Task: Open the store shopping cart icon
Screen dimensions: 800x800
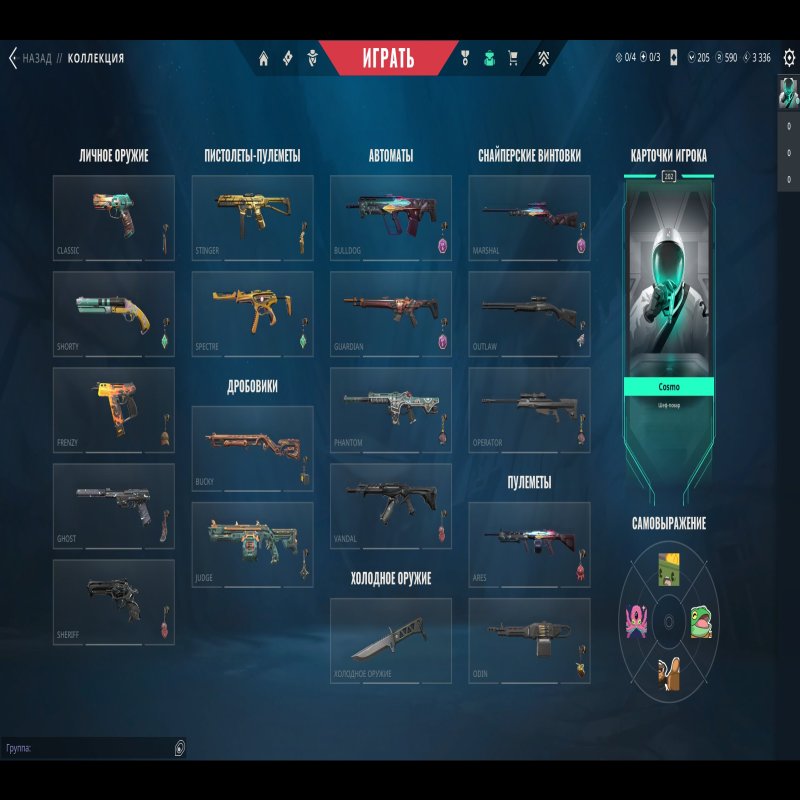Action: 513,58
